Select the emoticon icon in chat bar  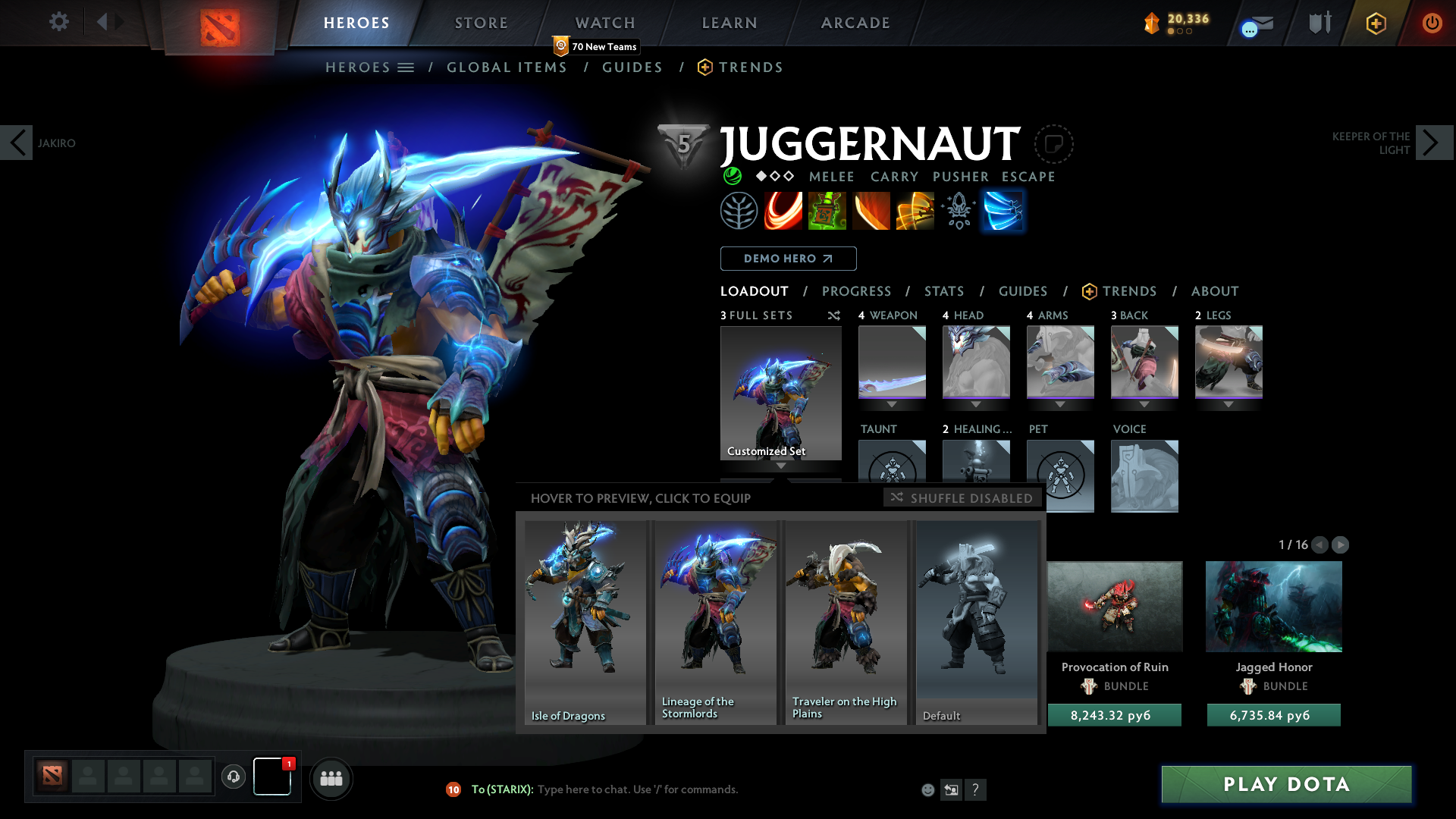coord(927,789)
